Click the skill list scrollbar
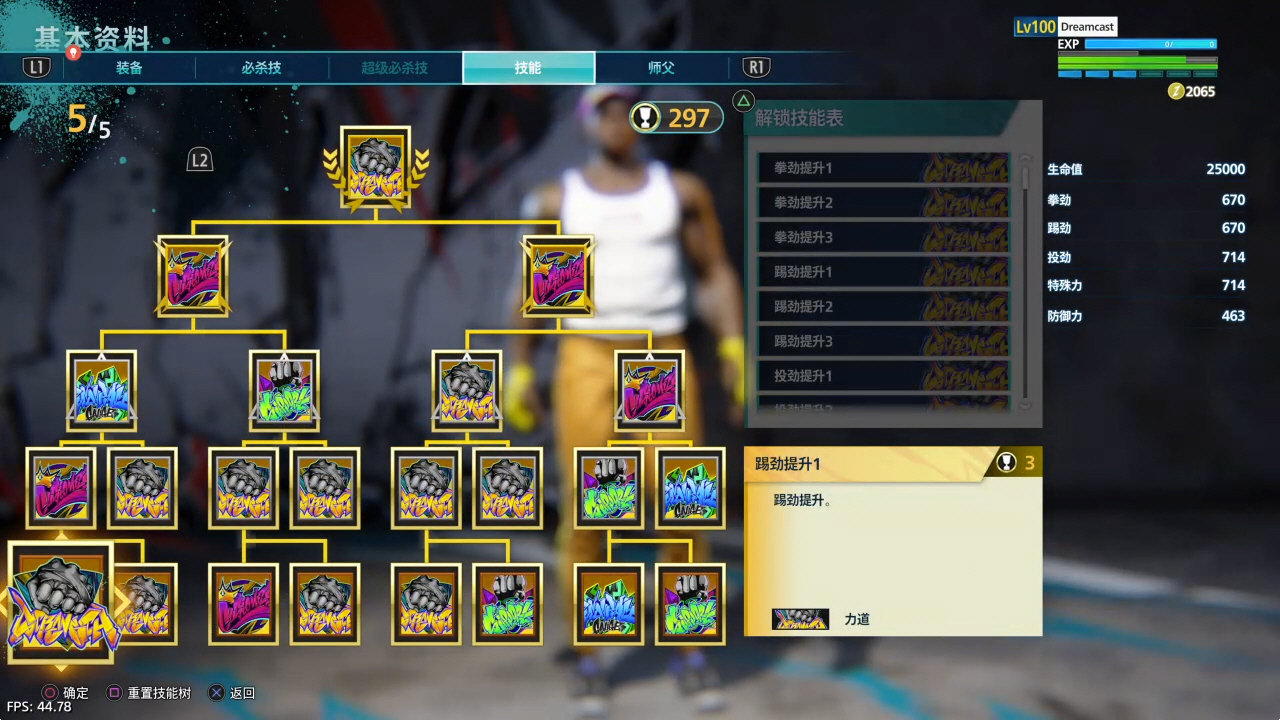1280x720 pixels. pos(1025,282)
